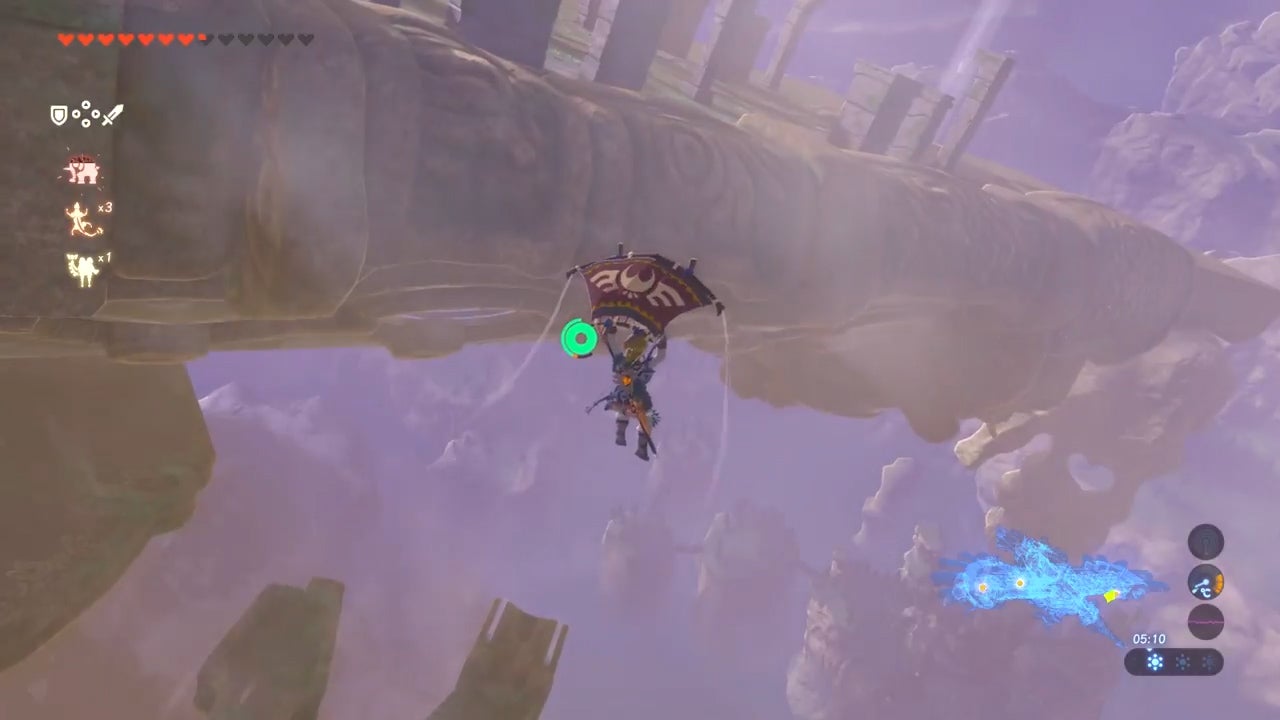Click the rightmost snowflake on the thermometer bar
The height and width of the screenshot is (720, 1280).
tap(1207, 661)
